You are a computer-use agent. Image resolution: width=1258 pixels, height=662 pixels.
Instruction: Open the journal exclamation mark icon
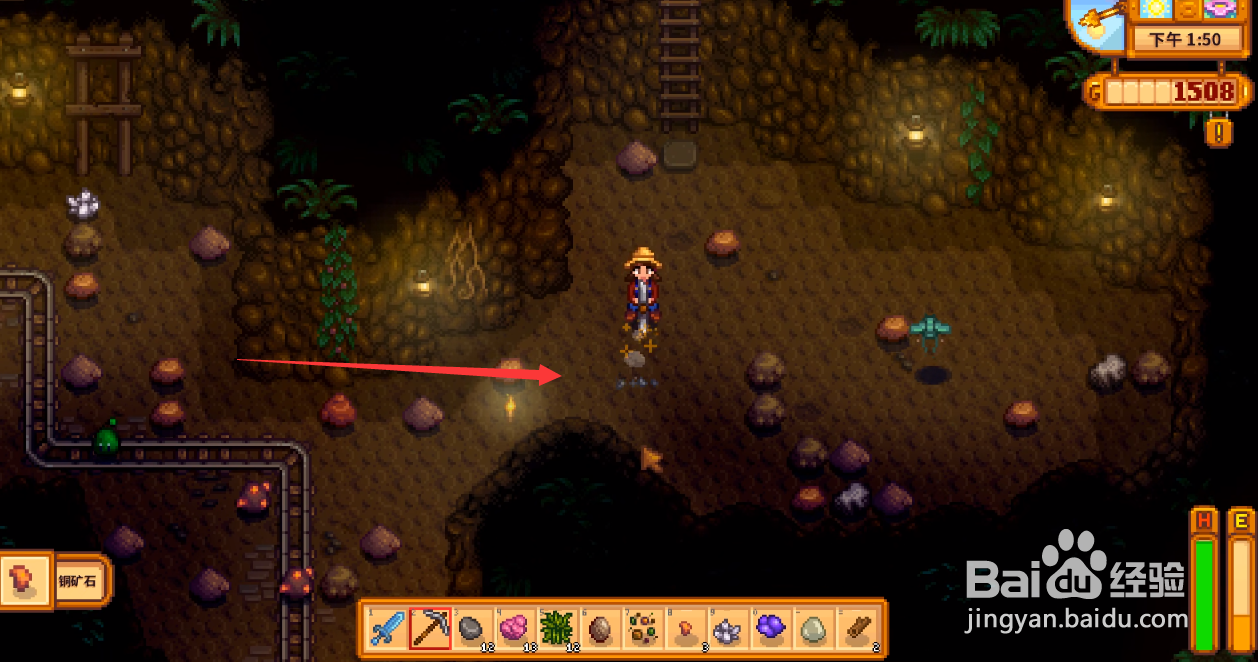pyautogui.click(x=1218, y=132)
